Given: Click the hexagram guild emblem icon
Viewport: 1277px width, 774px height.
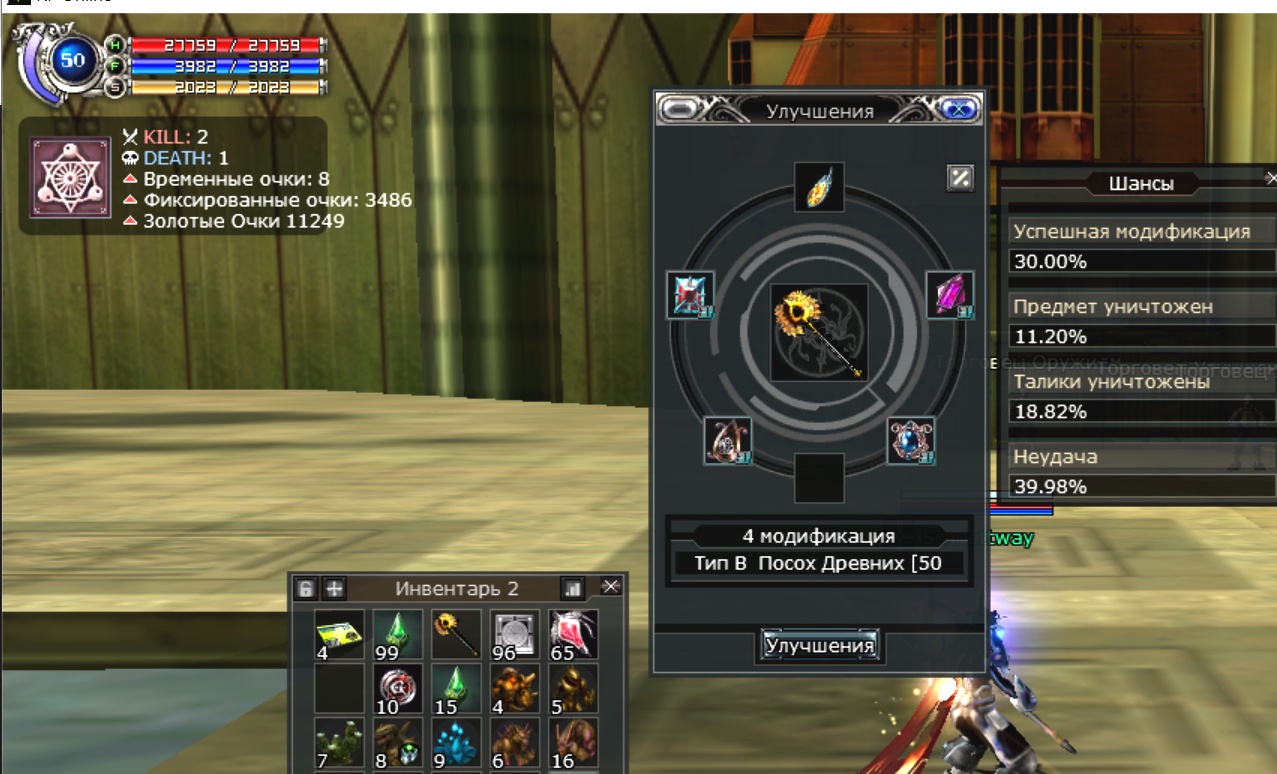Looking at the screenshot, I should point(70,177).
